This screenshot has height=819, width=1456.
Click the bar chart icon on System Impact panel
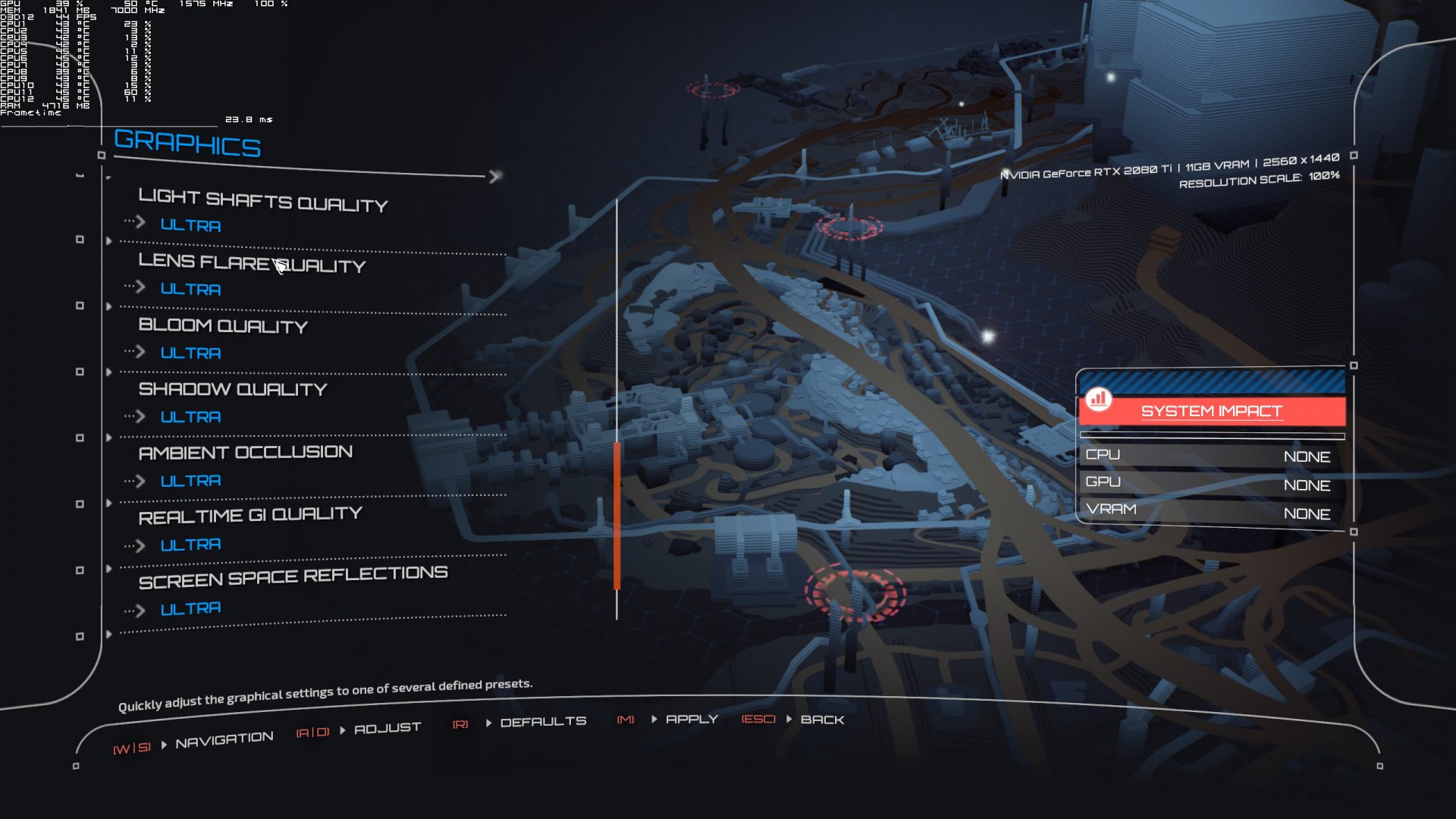pos(1100,397)
